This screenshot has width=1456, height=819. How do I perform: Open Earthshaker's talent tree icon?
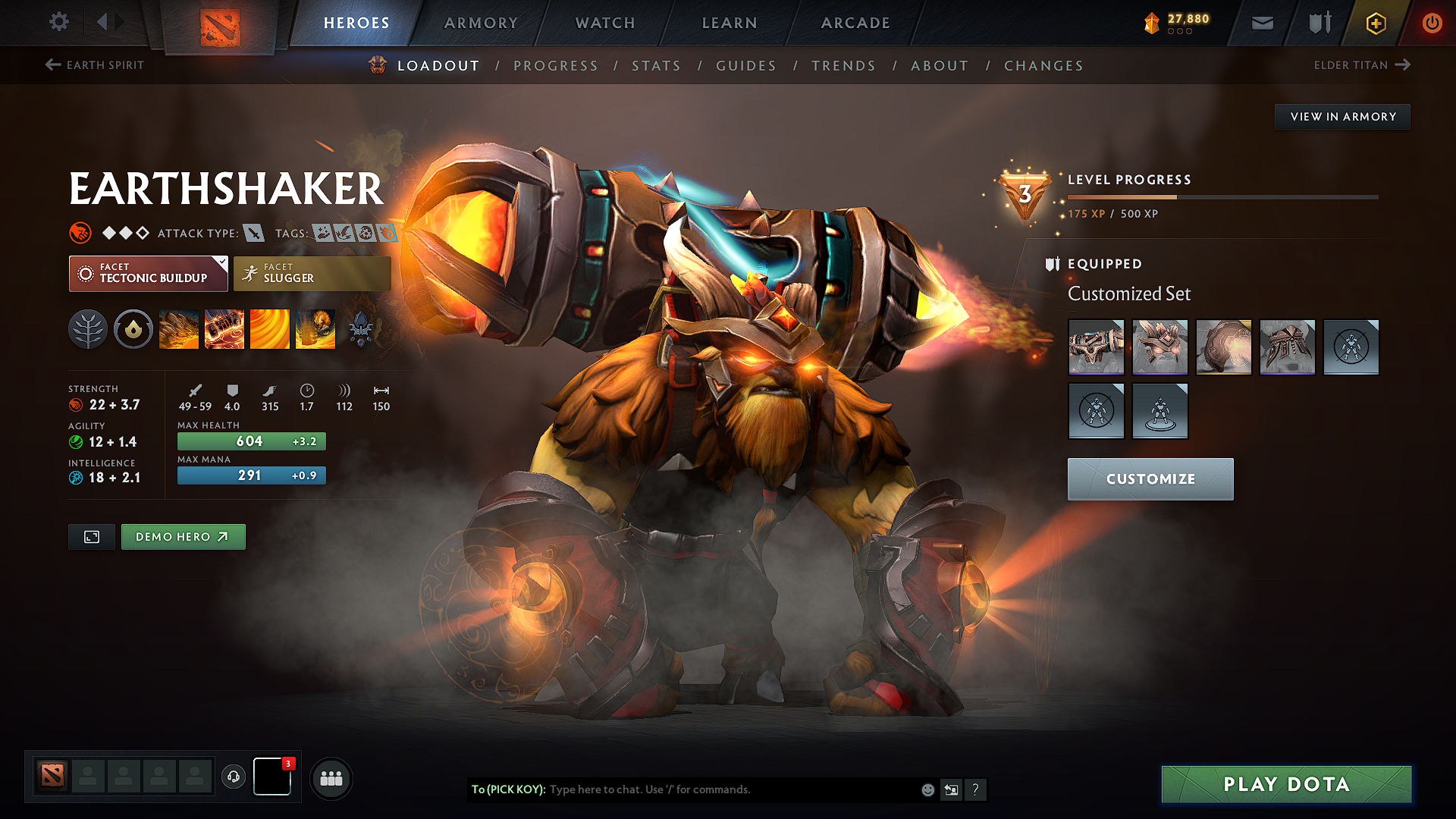pos(88,328)
